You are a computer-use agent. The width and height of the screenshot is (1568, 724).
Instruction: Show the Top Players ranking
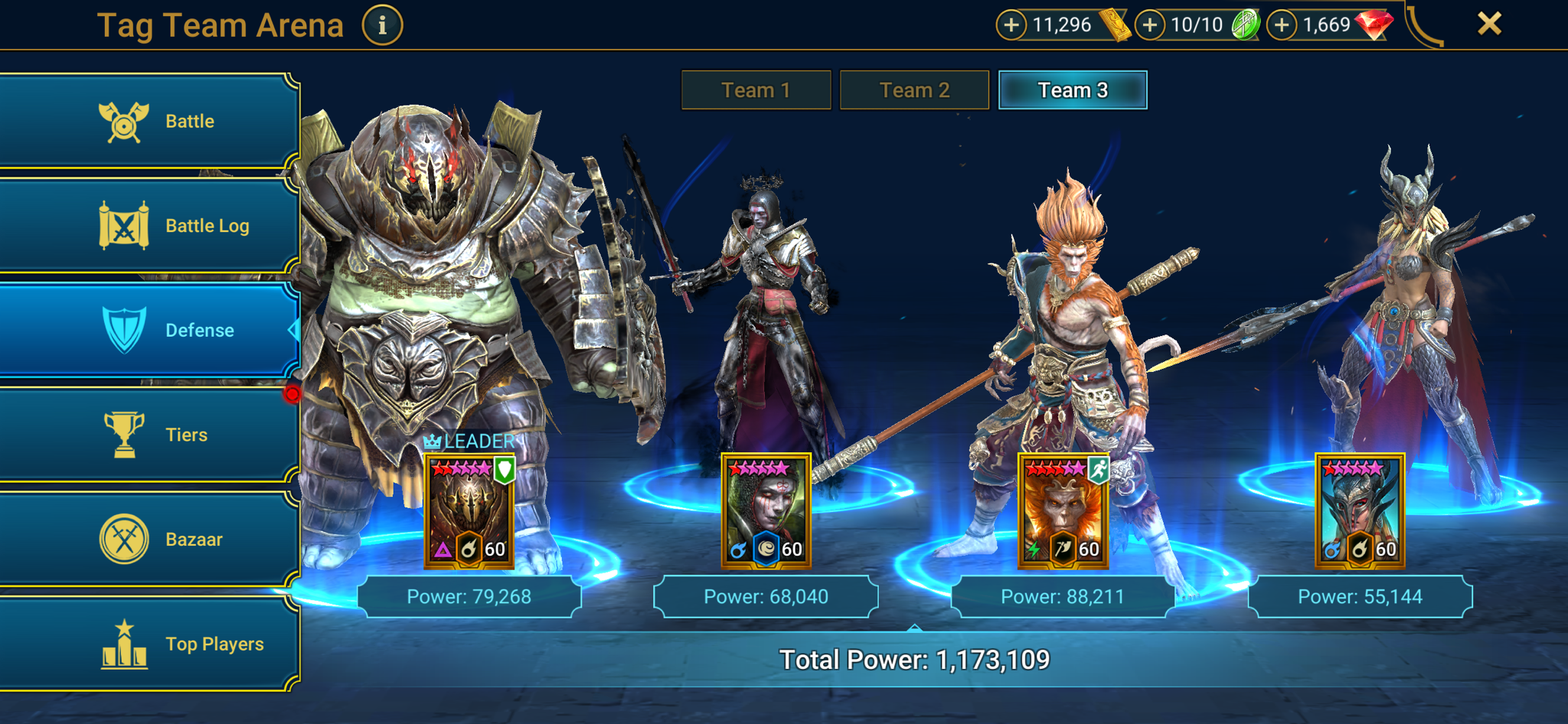[149, 644]
